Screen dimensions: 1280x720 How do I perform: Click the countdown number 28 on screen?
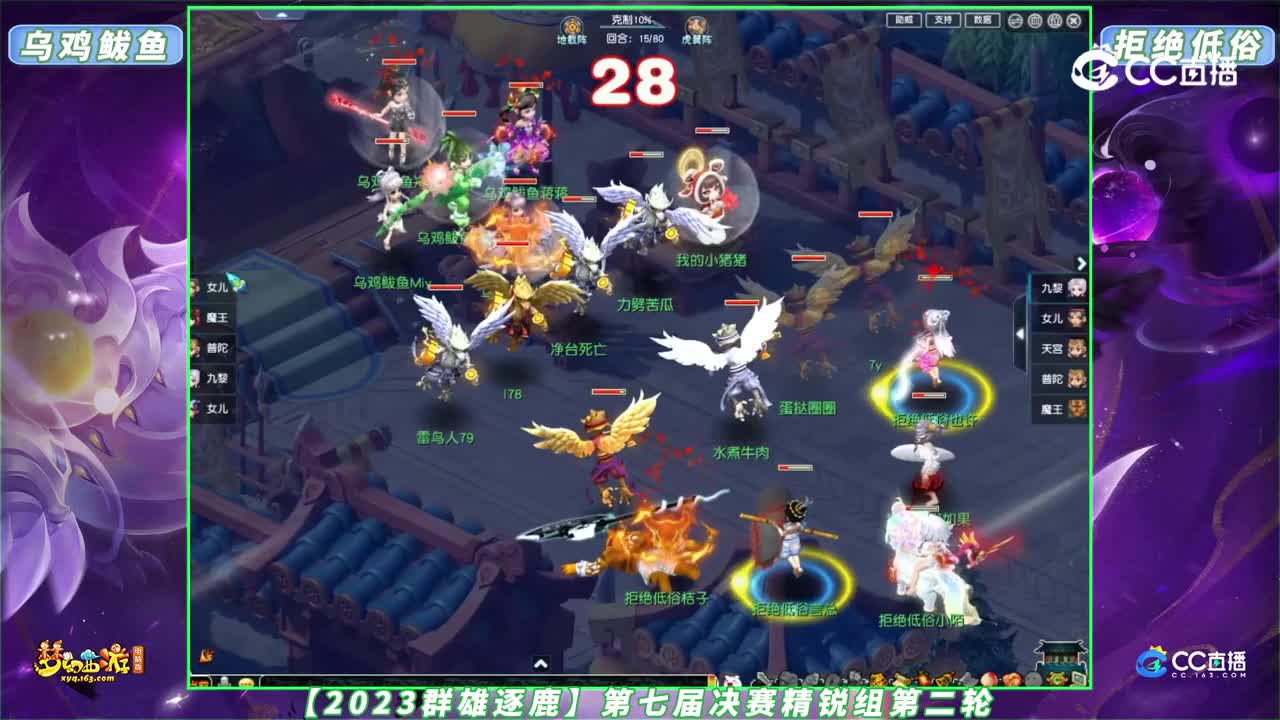[x=632, y=83]
